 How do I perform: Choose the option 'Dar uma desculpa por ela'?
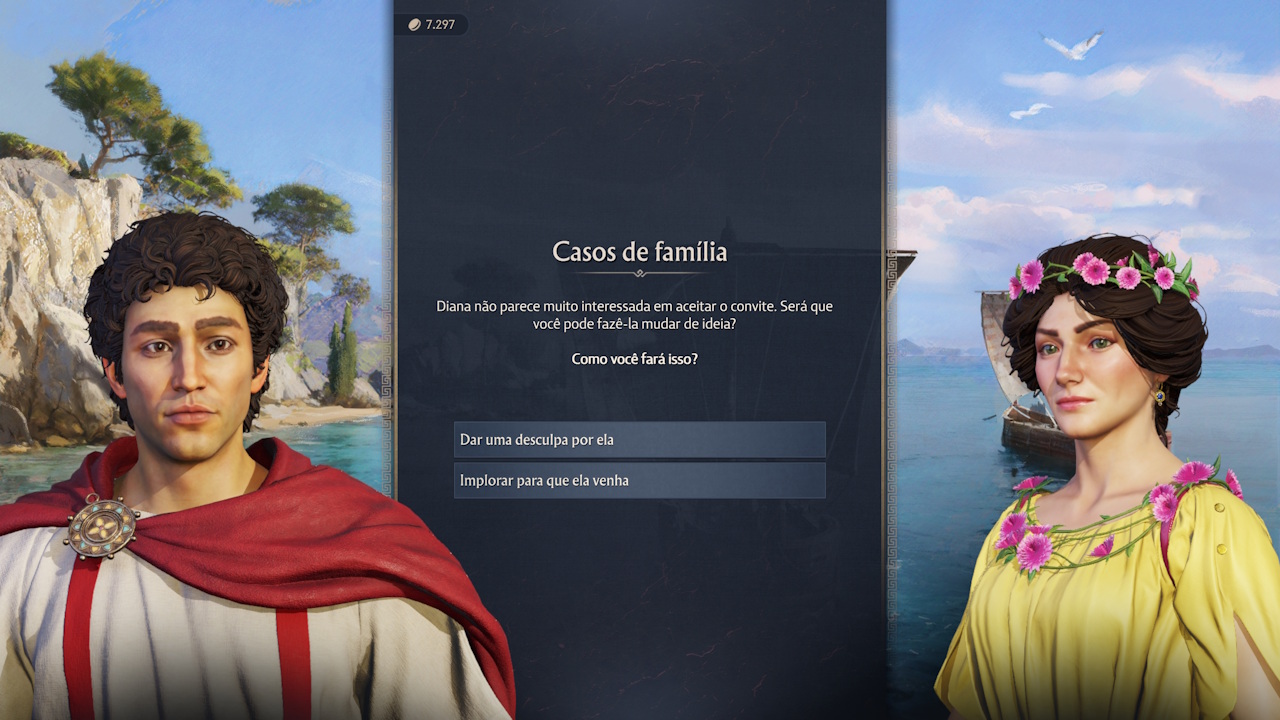[x=639, y=439]
